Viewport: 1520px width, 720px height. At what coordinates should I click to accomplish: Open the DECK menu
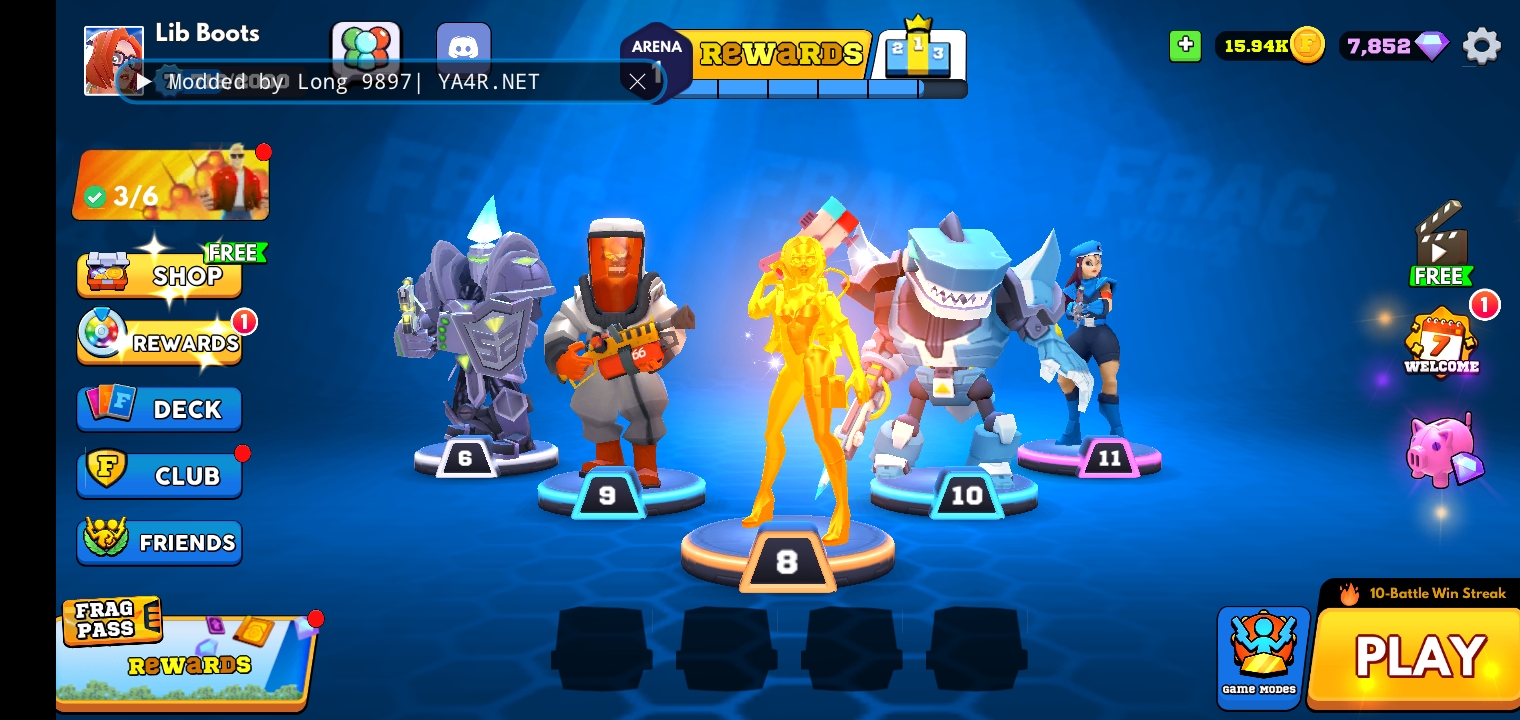coord(160,408)
